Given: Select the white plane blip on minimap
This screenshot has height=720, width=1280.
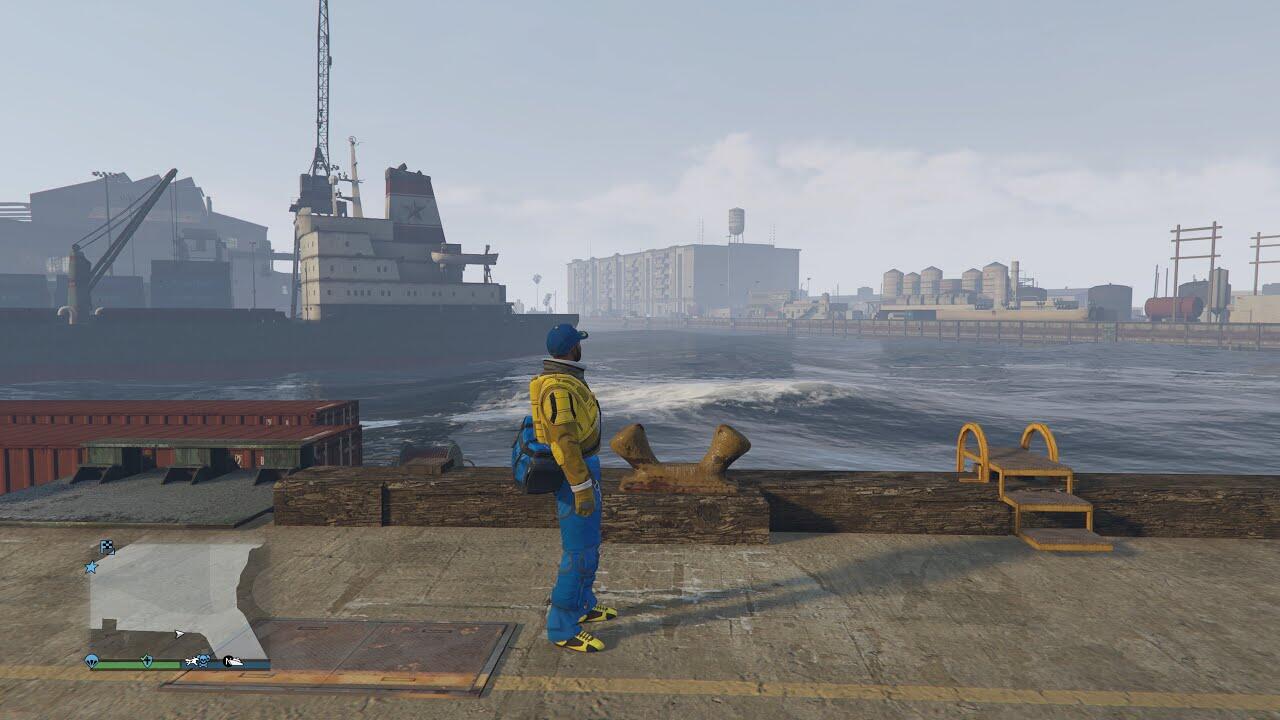Looking at the screenshot, I should (190, 661).
